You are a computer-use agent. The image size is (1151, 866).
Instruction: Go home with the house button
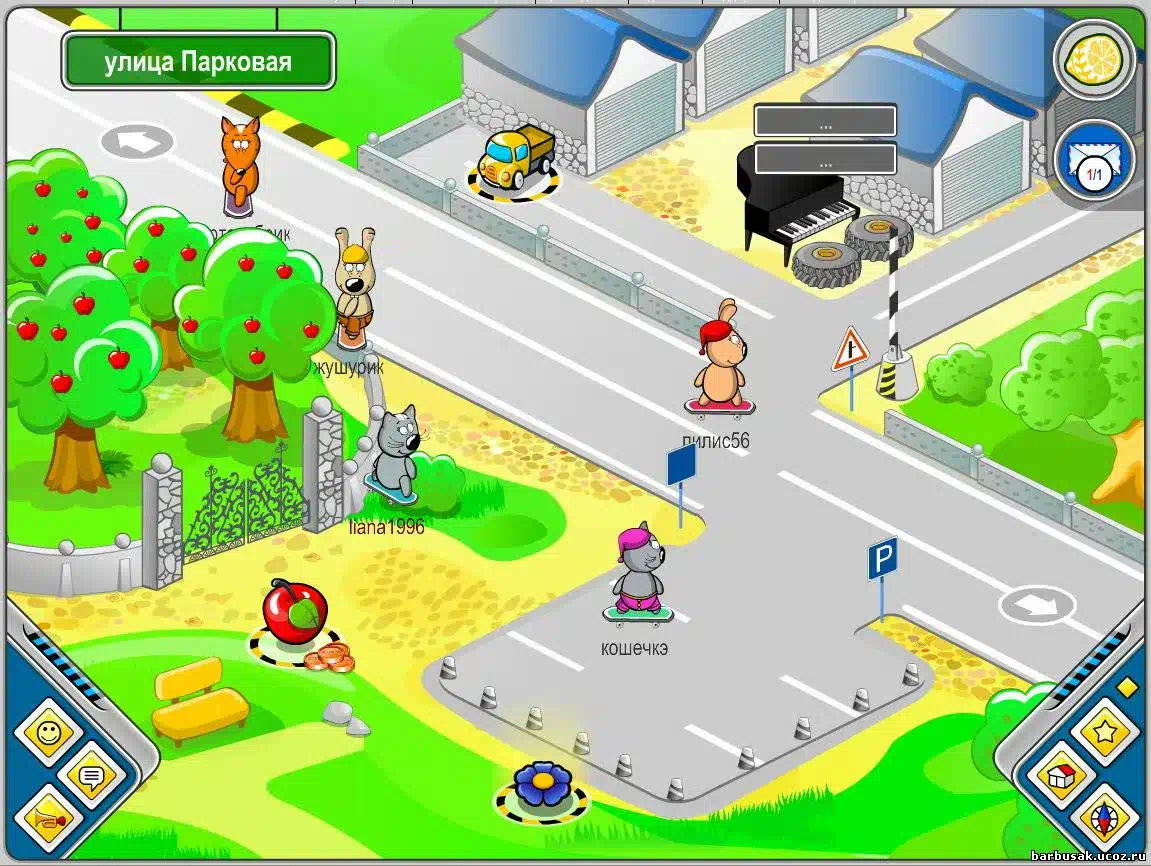tap(1061, 777)
